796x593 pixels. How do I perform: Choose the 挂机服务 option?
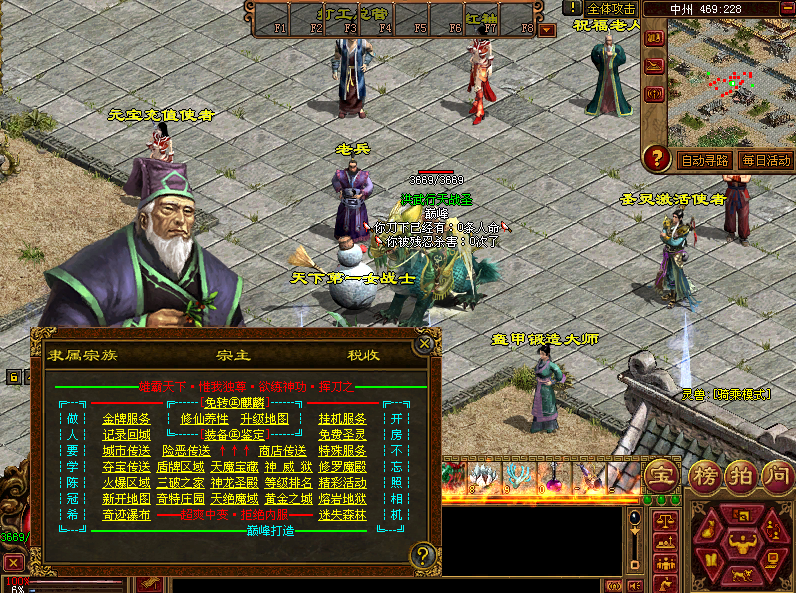click(x=342, y=419)
